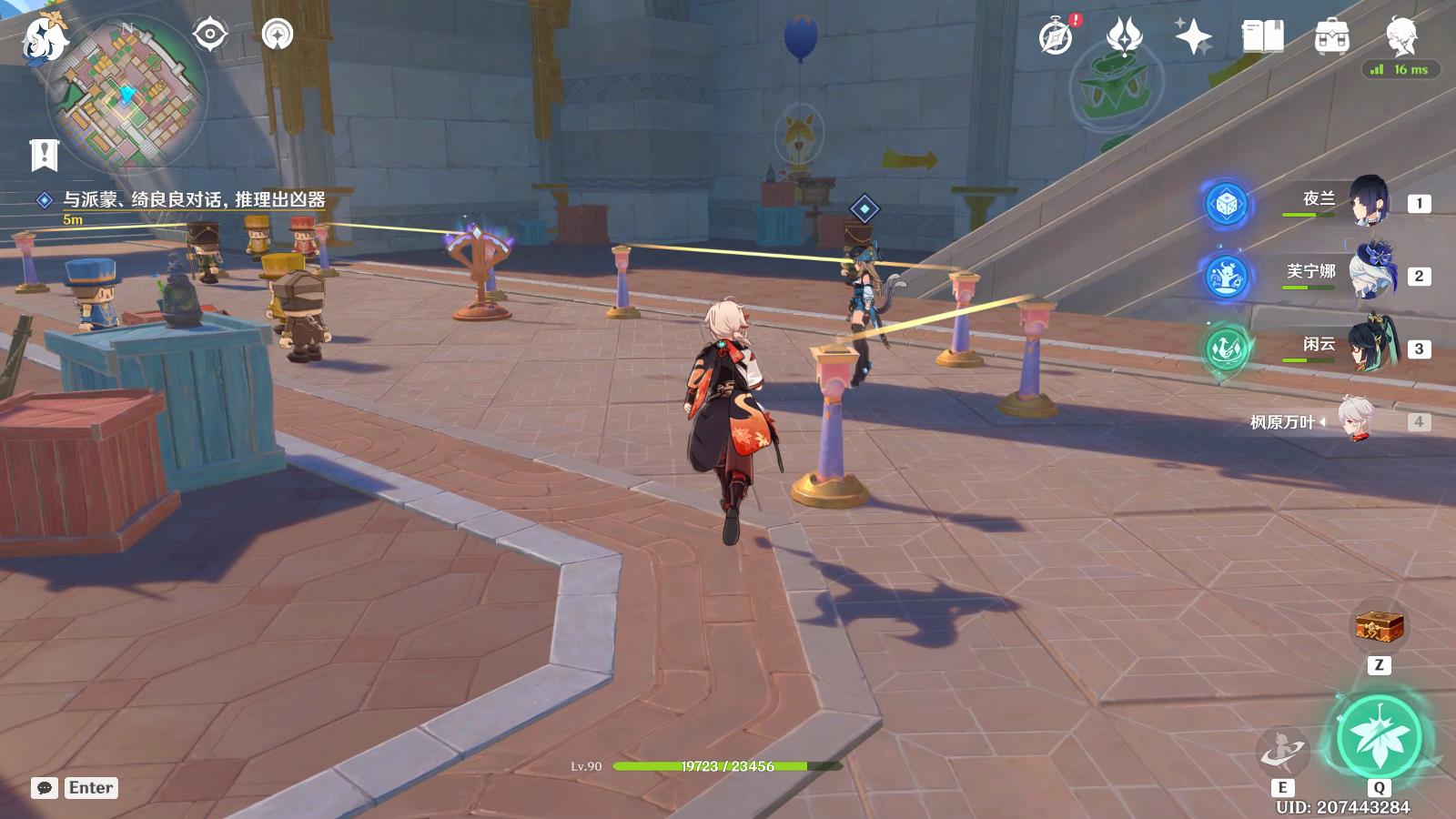
Task: Activate the green maple leaf elemental burst
Action: point(1379,737)
